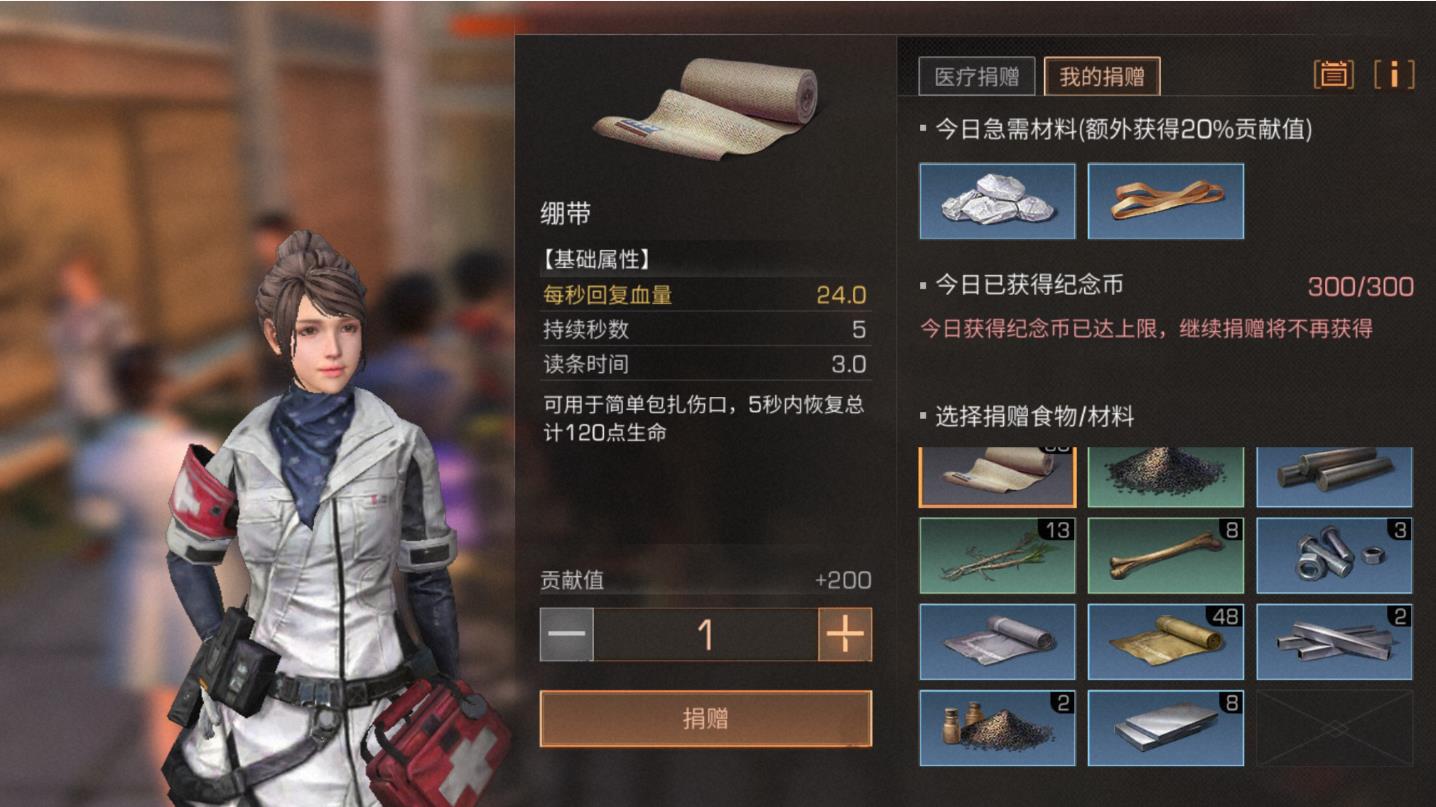The width and height of the screenshot is (1436, 807).
Task: Select the metal bars slot
Action: [1334, 641]
